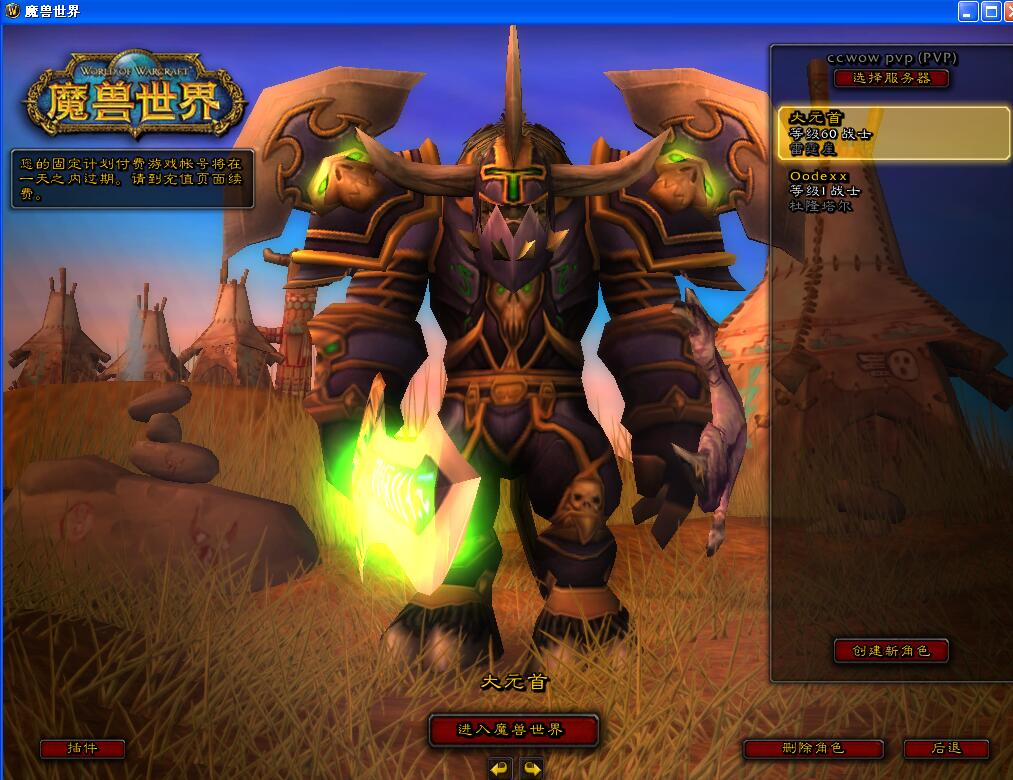
Task: Minimize the 魔兽世界 window
Action: pos(967,11)
